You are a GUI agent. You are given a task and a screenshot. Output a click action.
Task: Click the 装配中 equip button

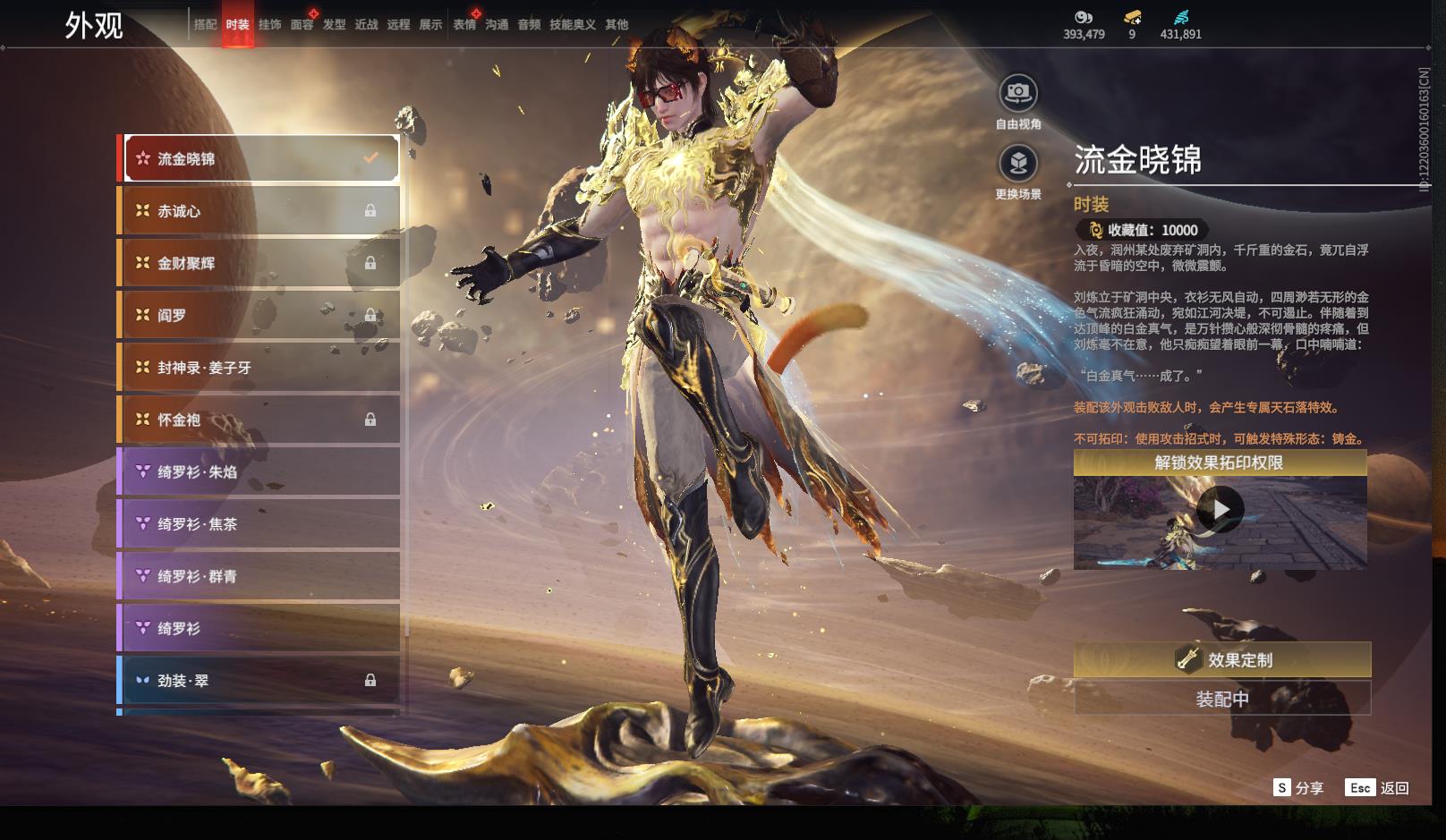click(x=1221, y=699)
